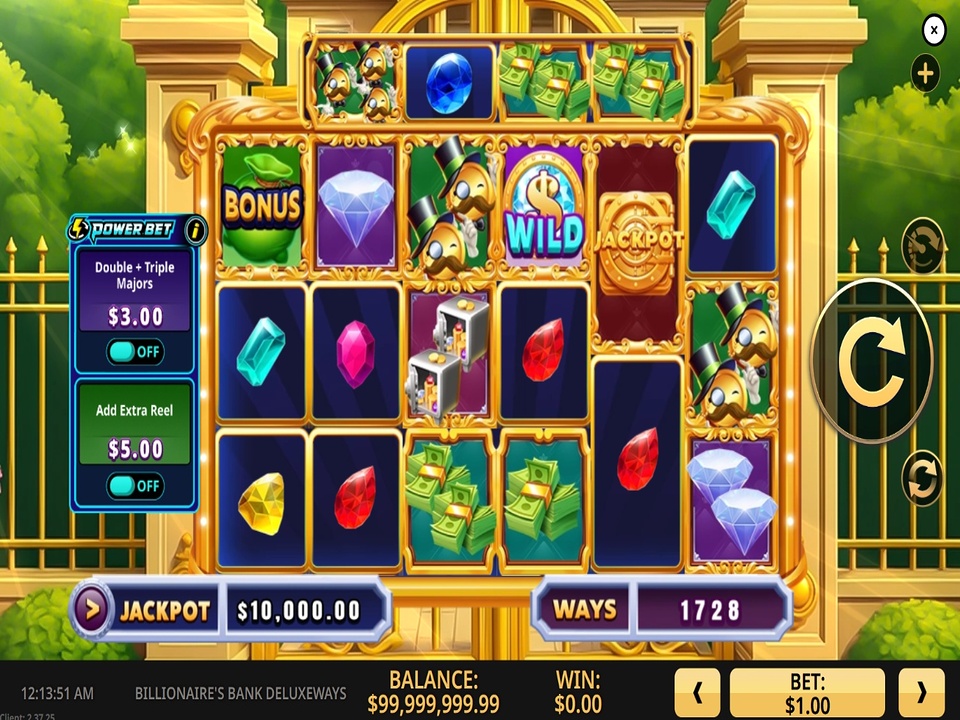The image size is (960, 720).
Task: Expand the Jackpot panel arrow button
Action: (91, 610)
